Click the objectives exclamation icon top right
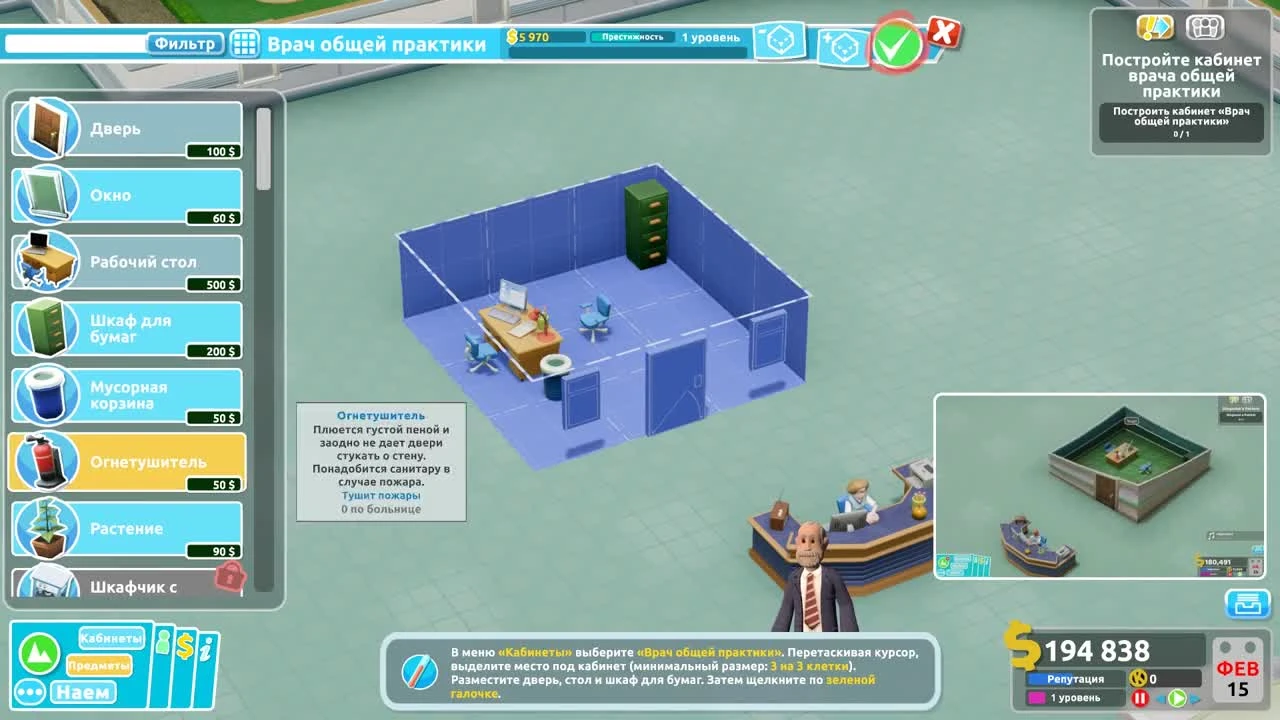The height and width of the screenshot is (720, 1280). tap(1155, 27)
